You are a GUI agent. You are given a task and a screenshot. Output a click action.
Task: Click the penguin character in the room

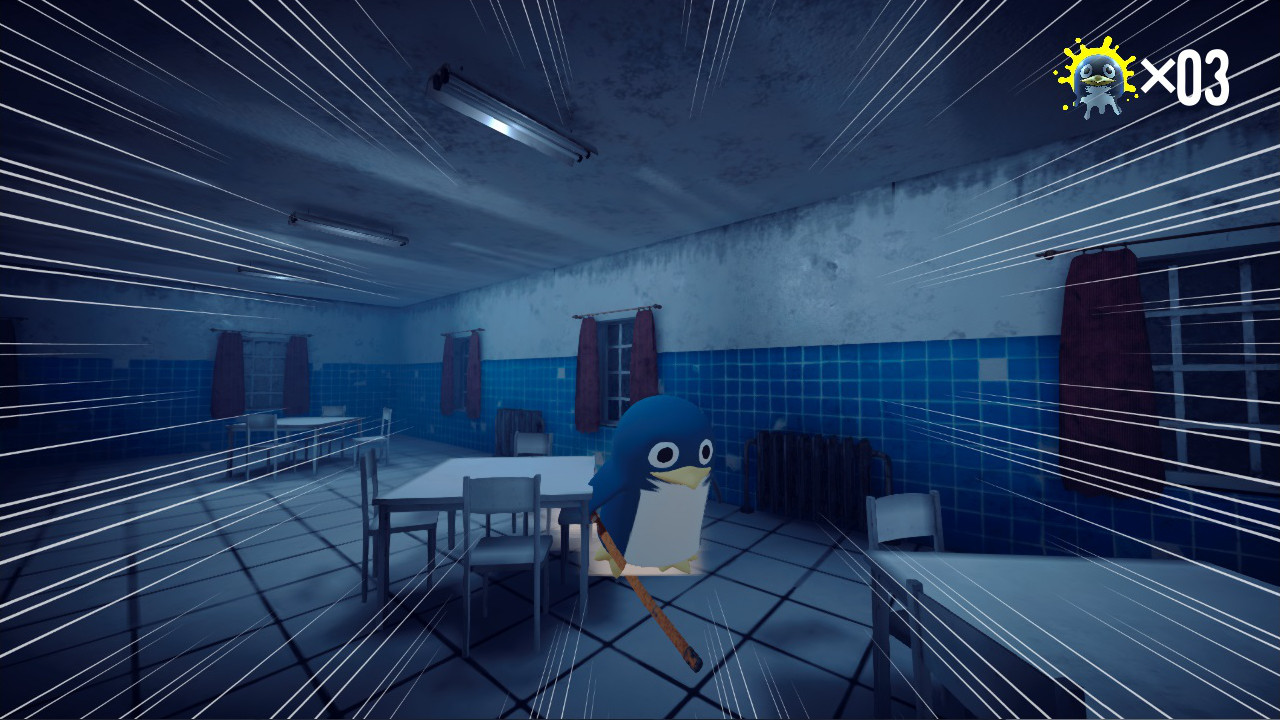pos(660,490)
